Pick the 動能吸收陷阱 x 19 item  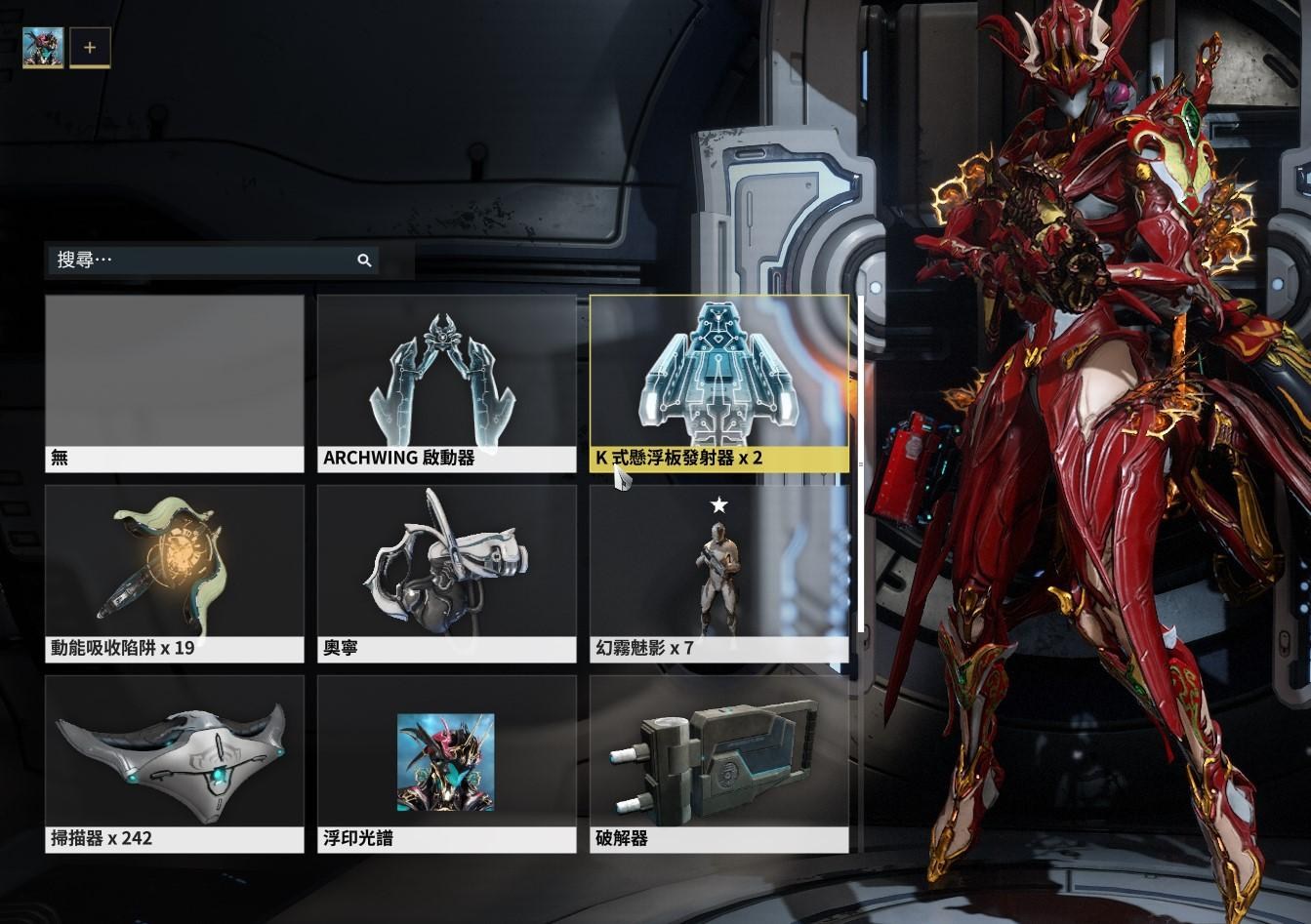(x=175, y=574)
